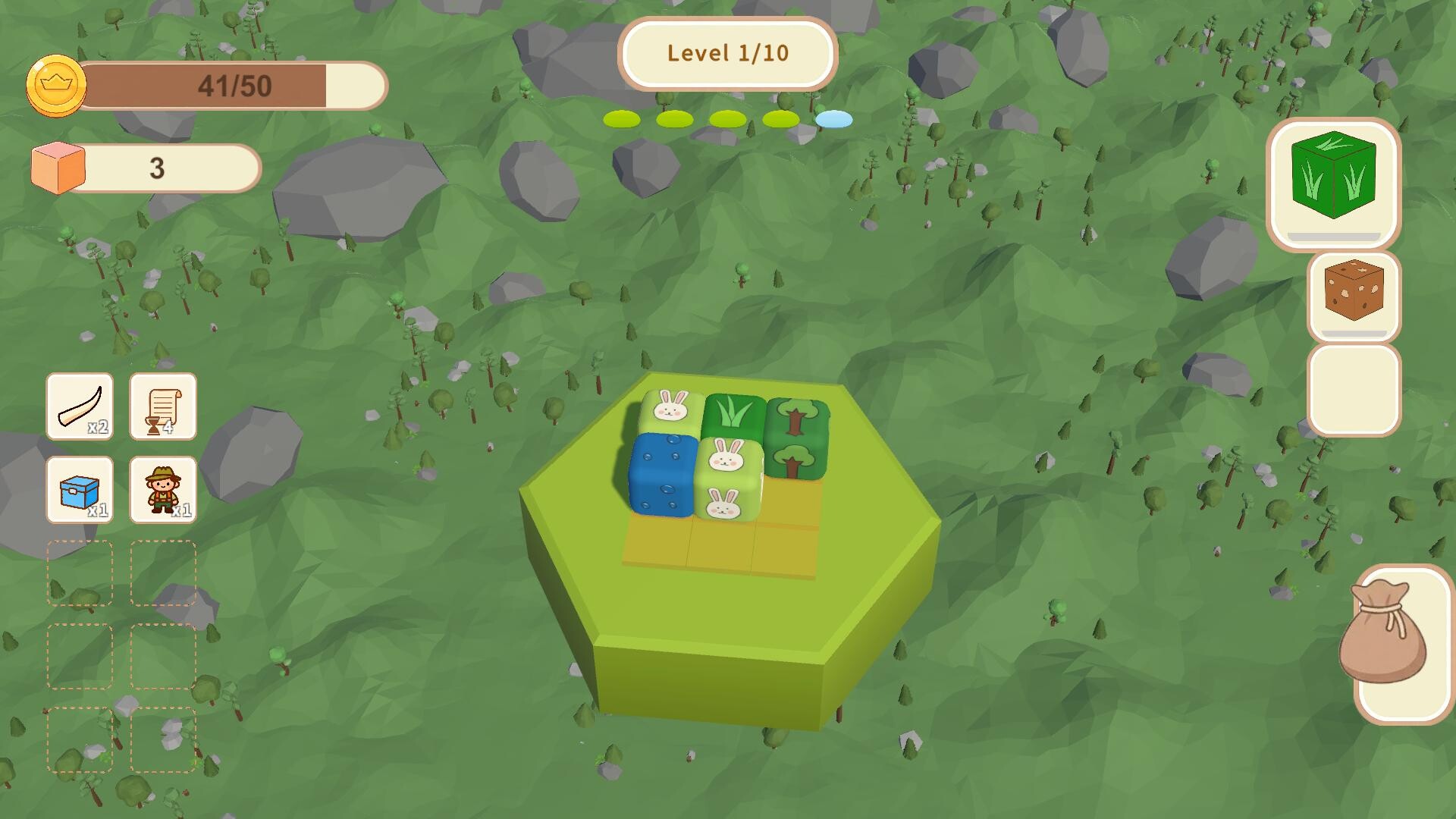This screenshot has height=819, width=1456.
Task: Click the first green progress dot
Action: [x=620, y=119]
